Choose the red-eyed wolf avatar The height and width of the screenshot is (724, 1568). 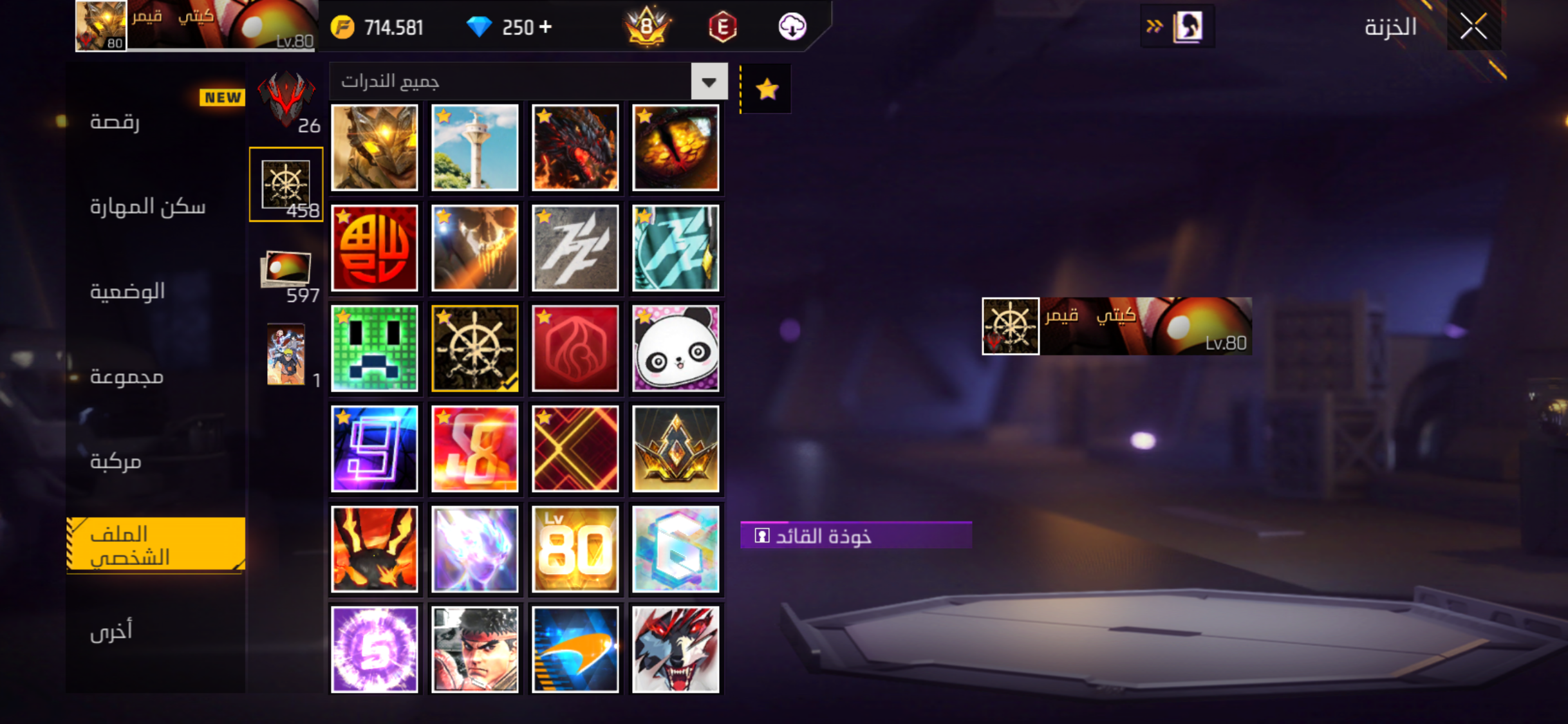[675, 649]
